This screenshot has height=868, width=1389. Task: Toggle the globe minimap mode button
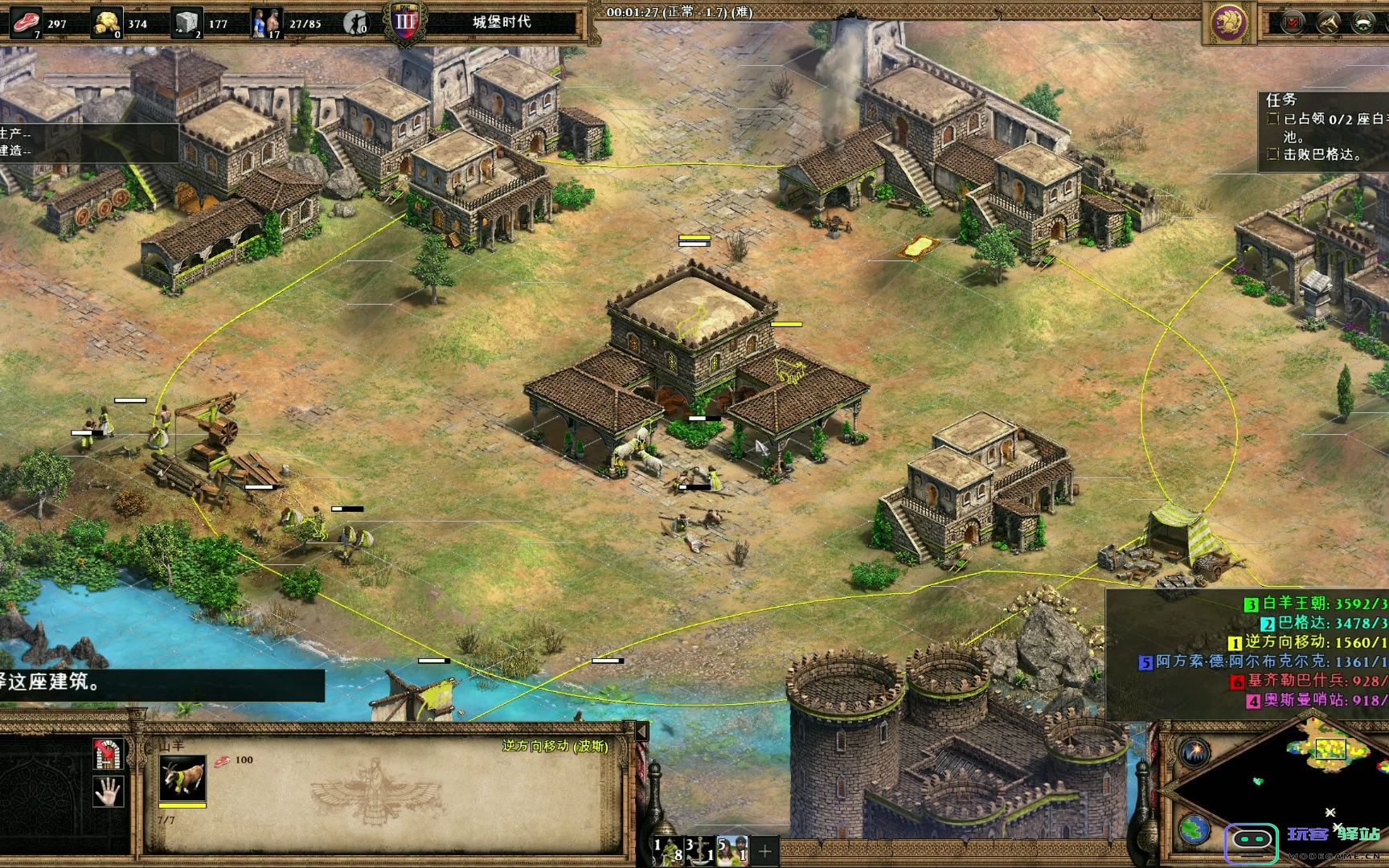[x=1195, y=828]
